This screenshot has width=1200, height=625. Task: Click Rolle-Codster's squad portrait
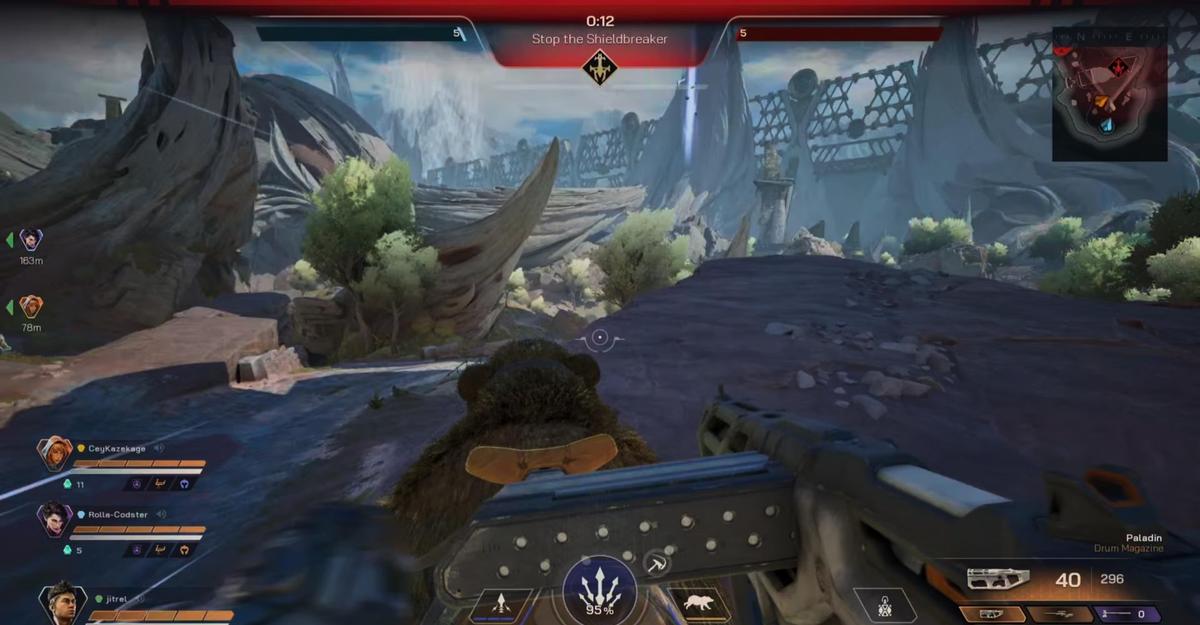54,519
